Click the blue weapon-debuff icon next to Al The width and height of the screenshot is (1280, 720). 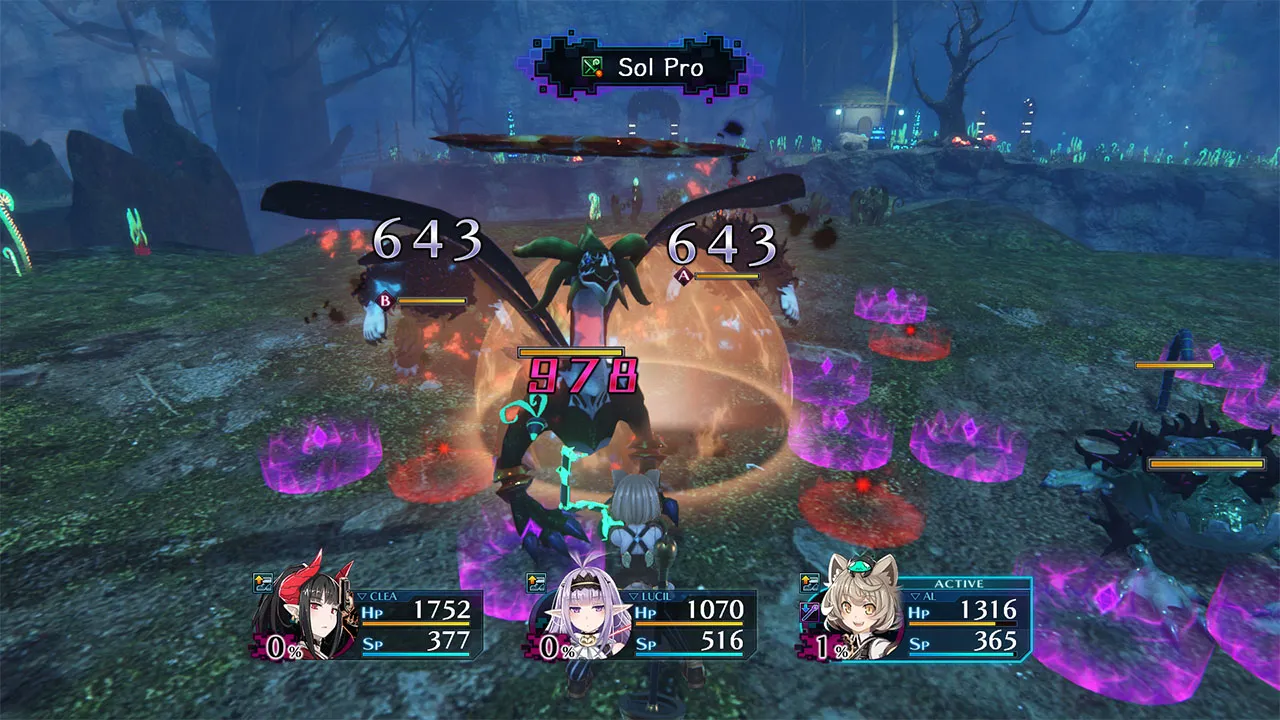810,612
